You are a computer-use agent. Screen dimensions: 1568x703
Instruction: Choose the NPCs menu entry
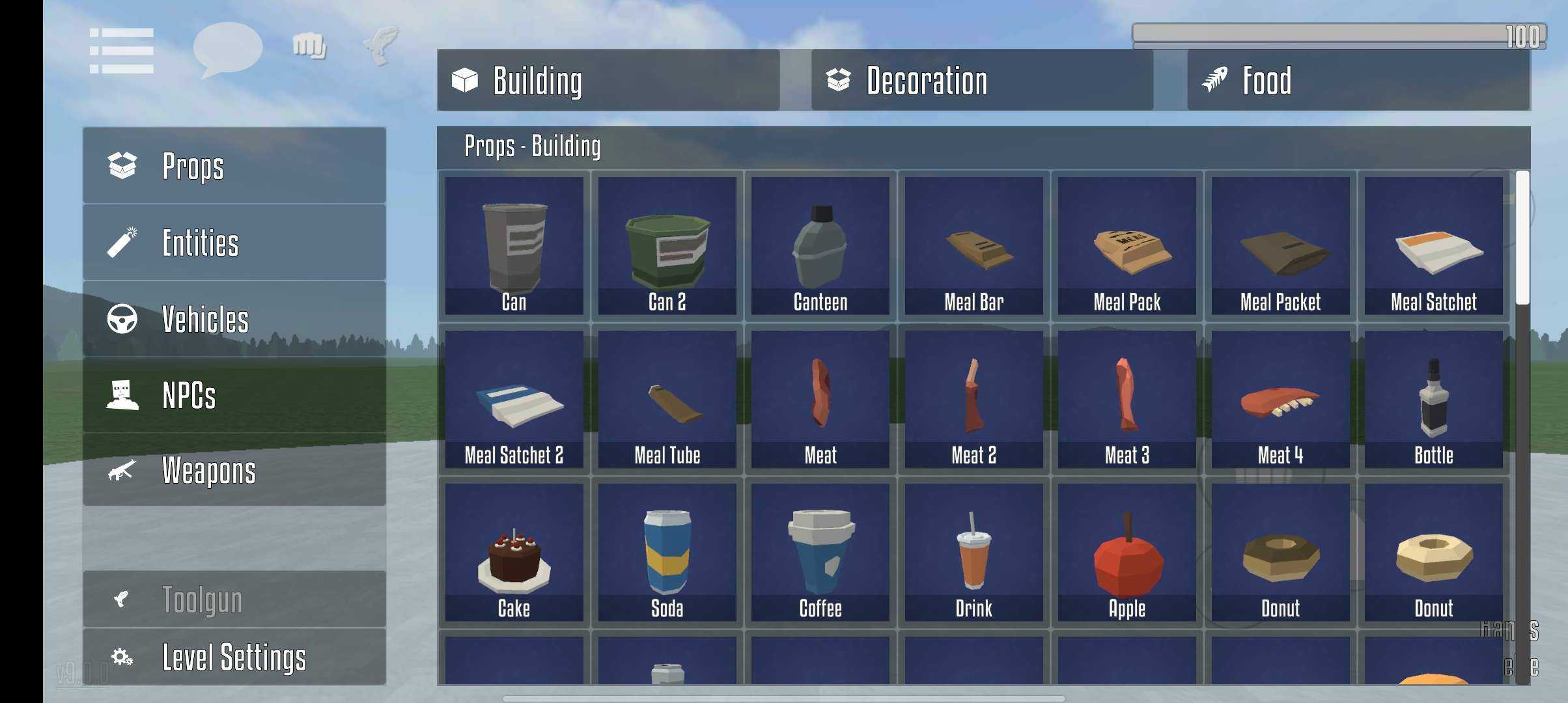coord(234,395)
